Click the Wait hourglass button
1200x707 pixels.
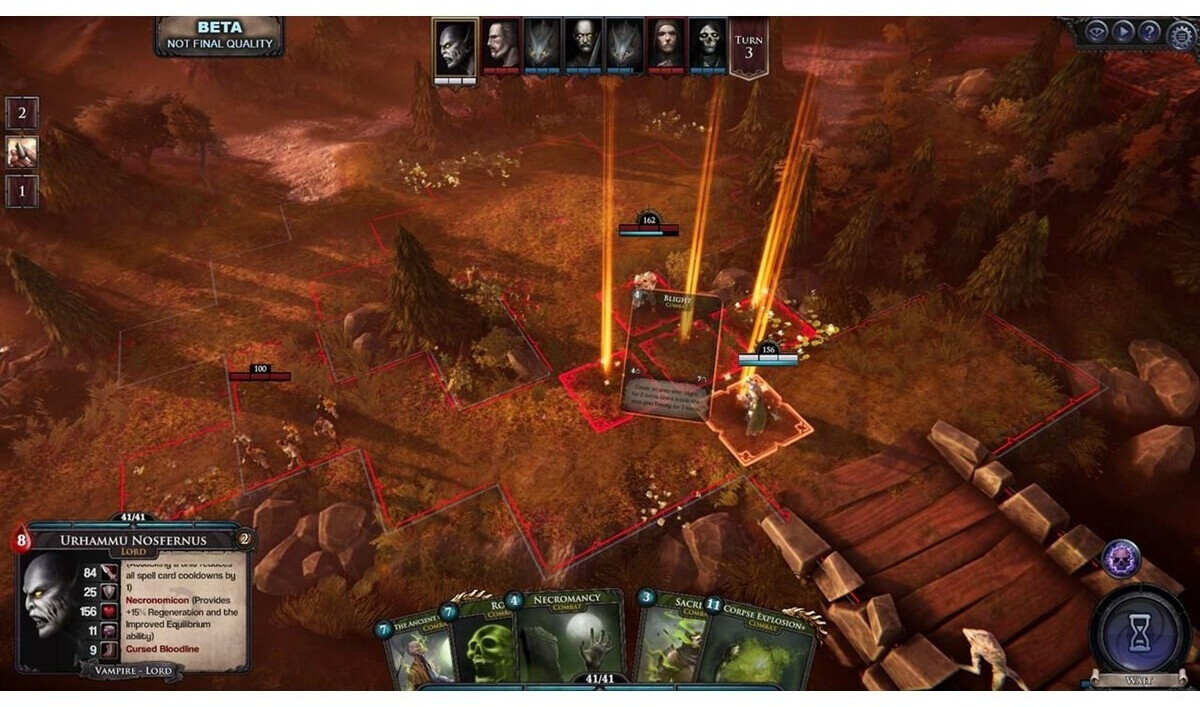pyautogui.click(x=1139, y=633)
